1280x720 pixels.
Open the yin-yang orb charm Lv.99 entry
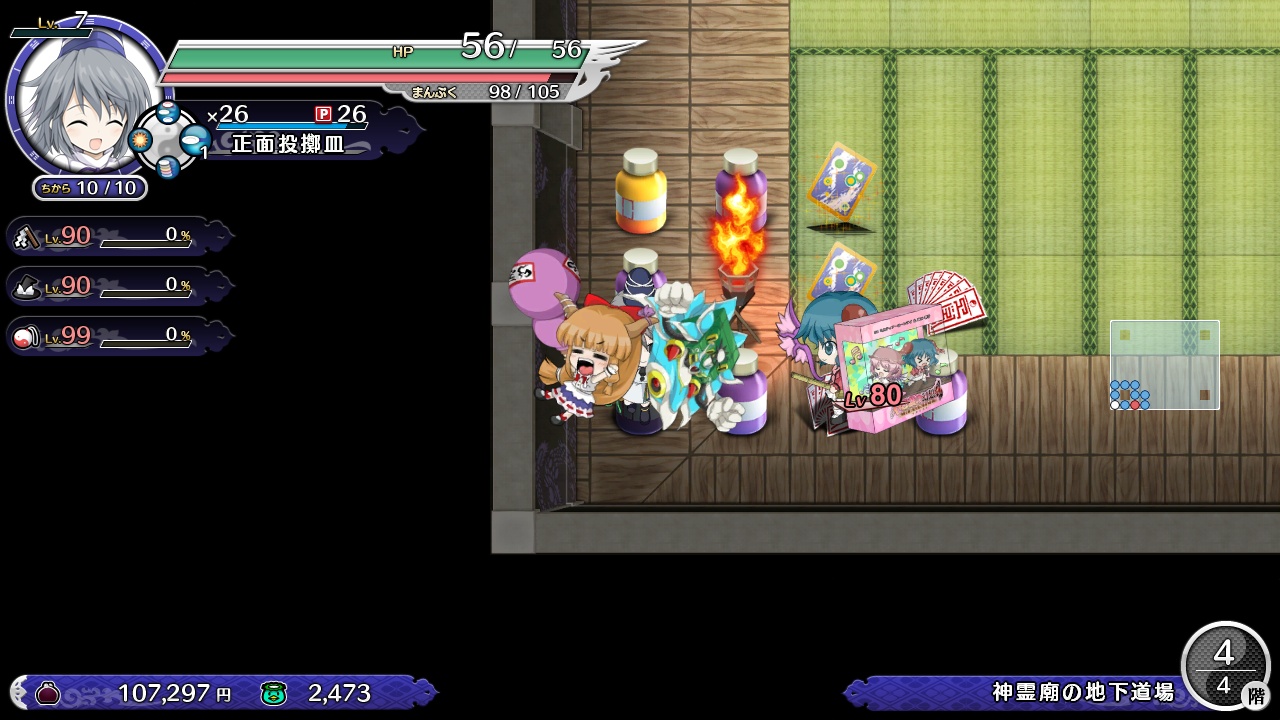[110, 336]
